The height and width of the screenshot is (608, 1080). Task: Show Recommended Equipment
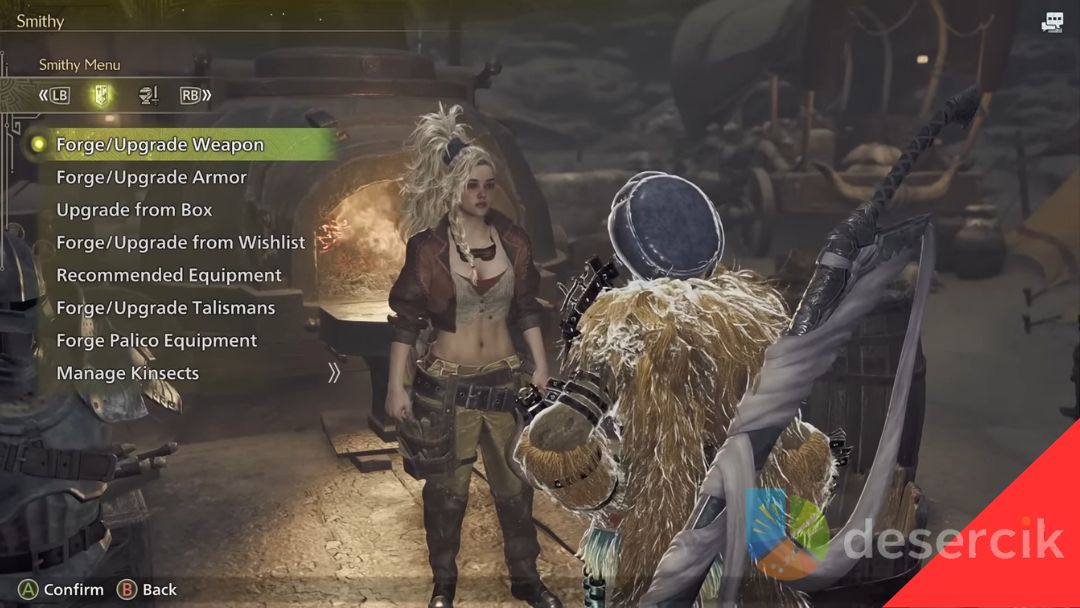[x=168, y=276]
